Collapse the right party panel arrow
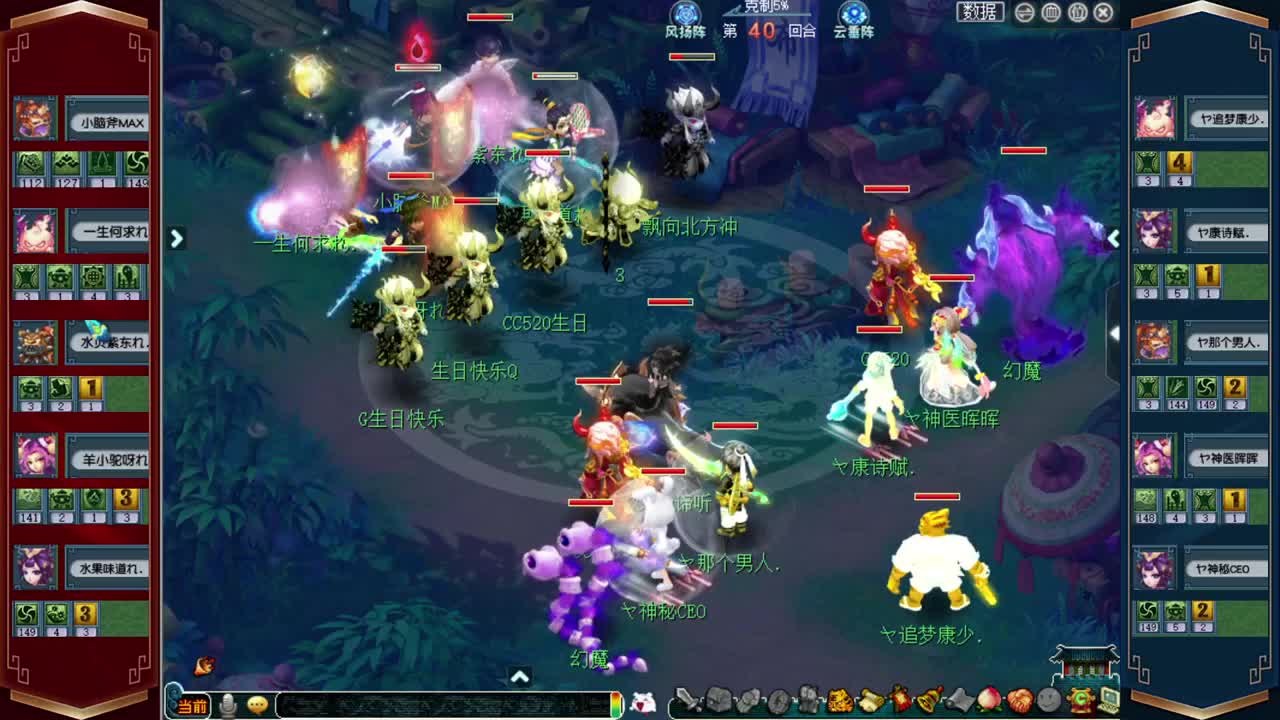The height and width of the screenshot is (720, 1280). click(1113, 239)
